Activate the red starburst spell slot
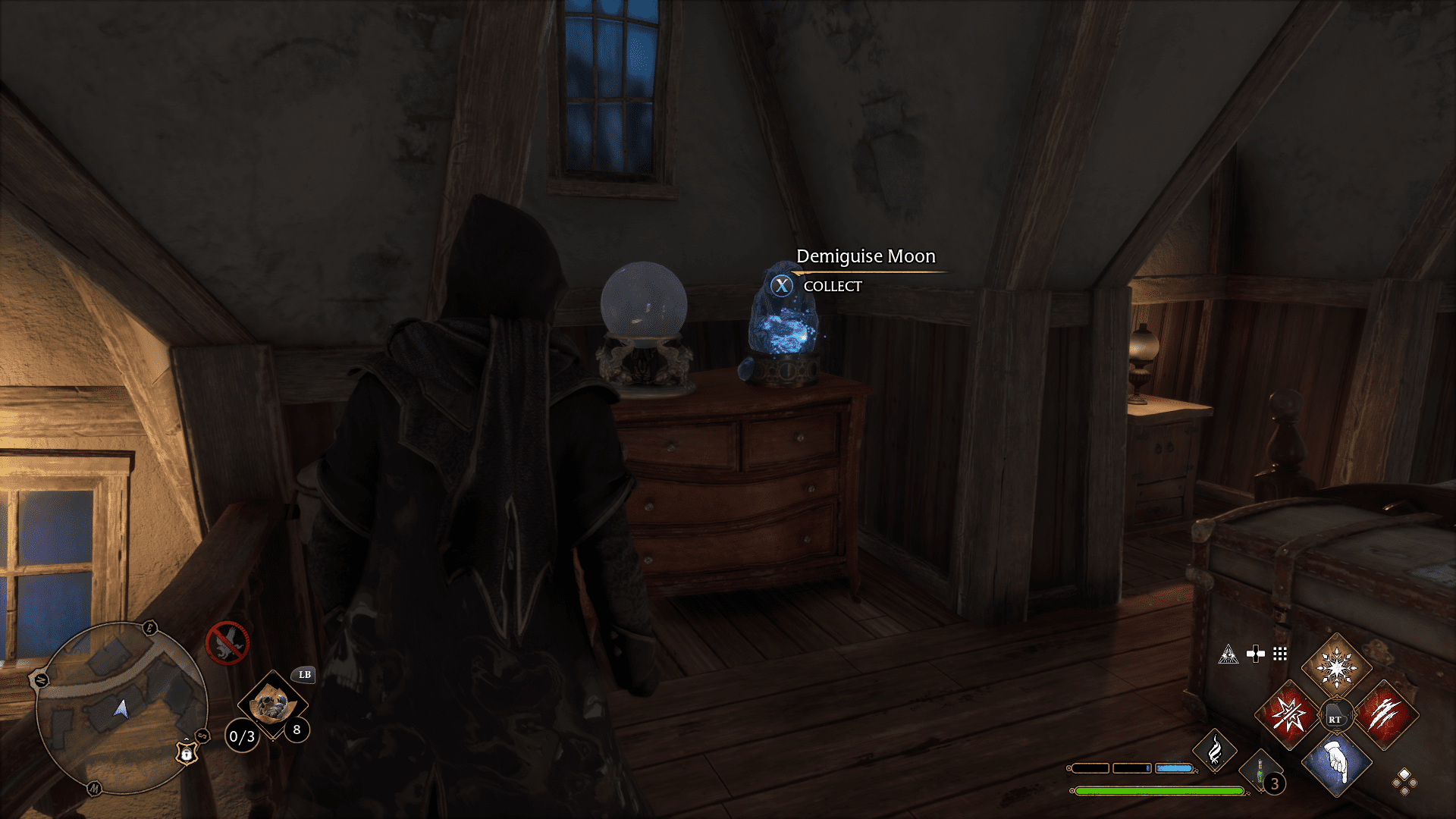 tap(1288, 714)
